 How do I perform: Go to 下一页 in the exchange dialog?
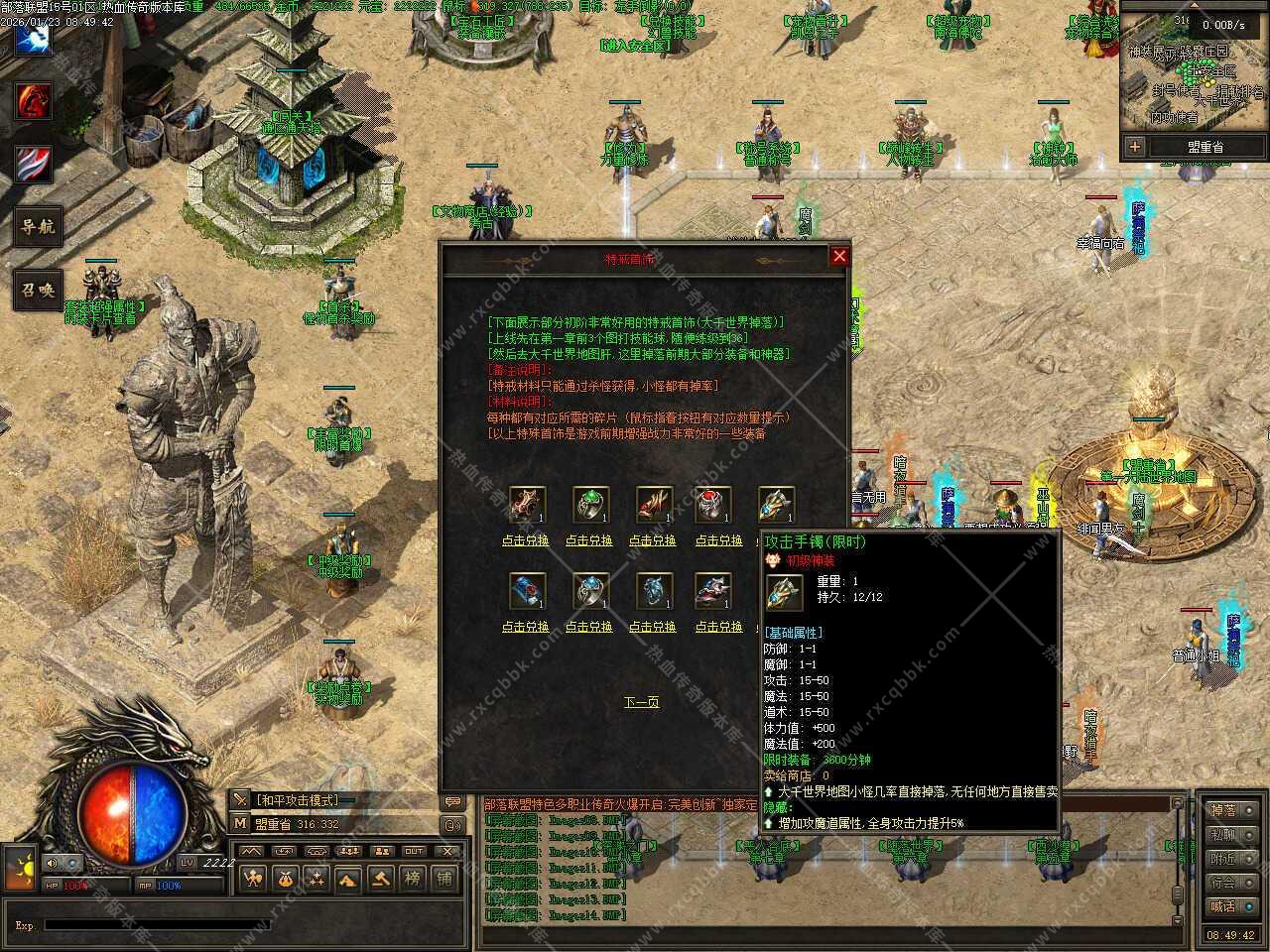(x=641, y=702)
